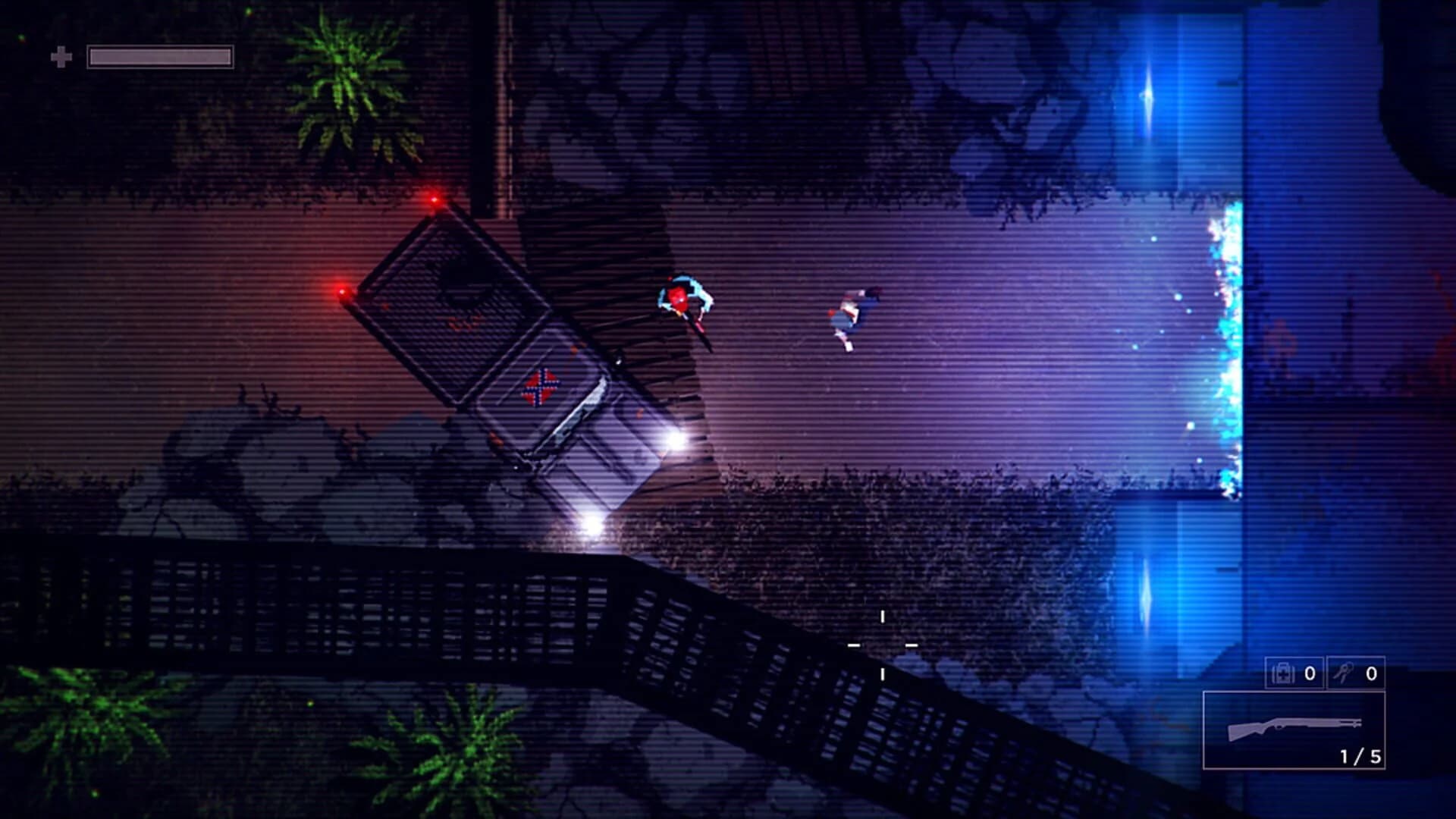Select the keys icon next to the medkit counter

[1344, 673]
